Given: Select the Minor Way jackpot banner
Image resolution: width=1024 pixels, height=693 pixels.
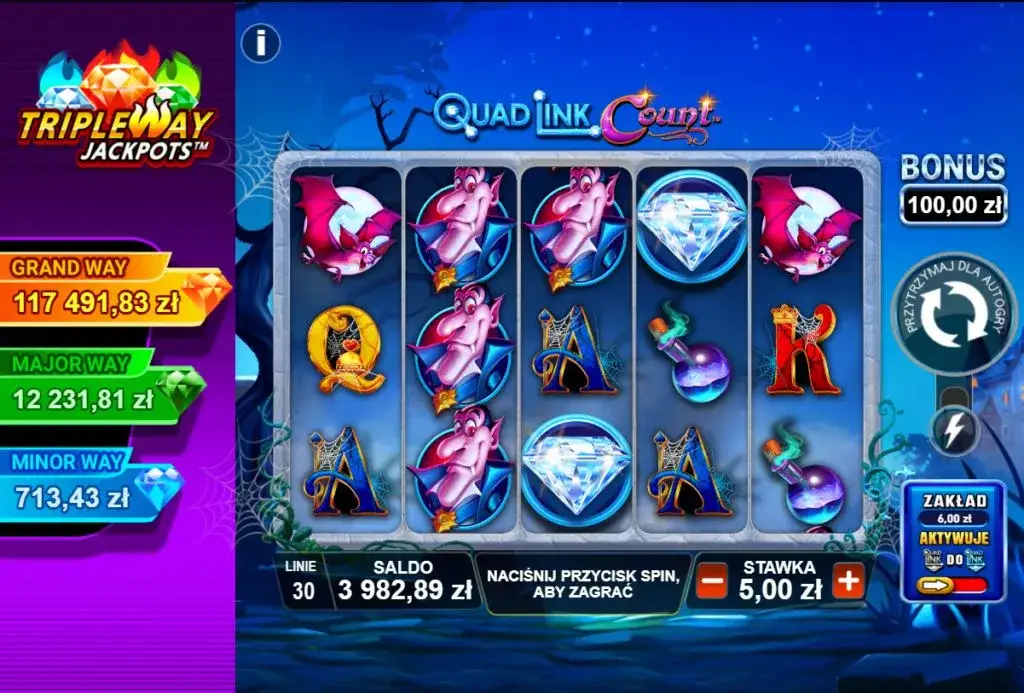Looking at the screenshot, I should tap(90, 485).
